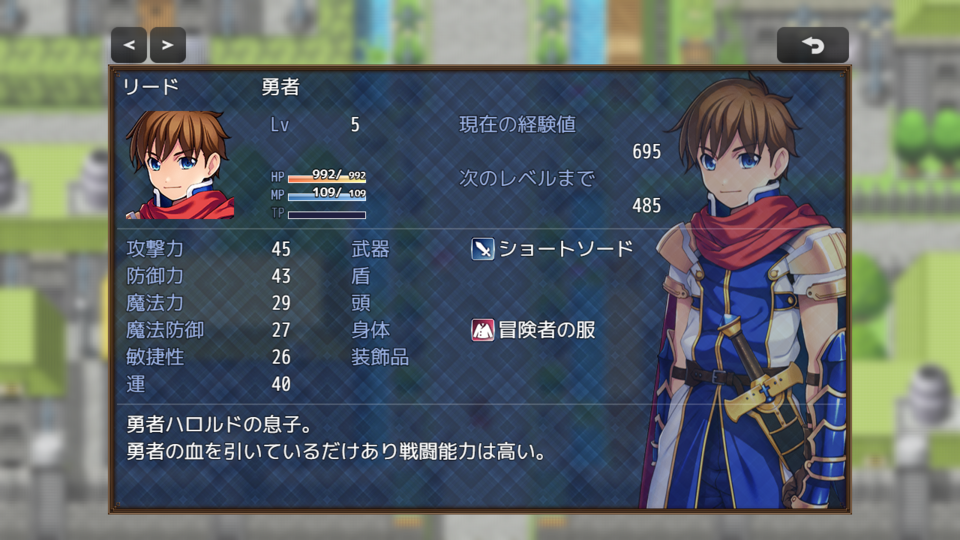
Task: Show the next character with right arrow
Action: (167, 45)
